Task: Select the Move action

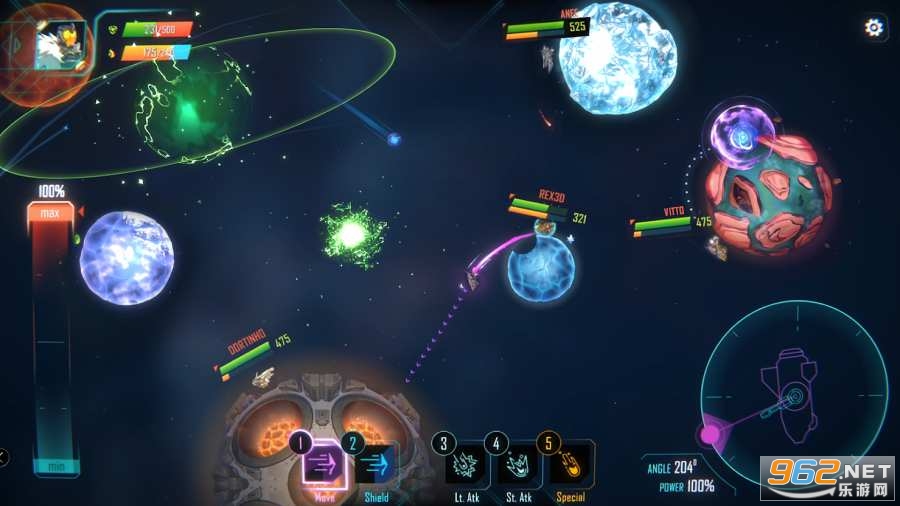Action: tap(324, 465)
